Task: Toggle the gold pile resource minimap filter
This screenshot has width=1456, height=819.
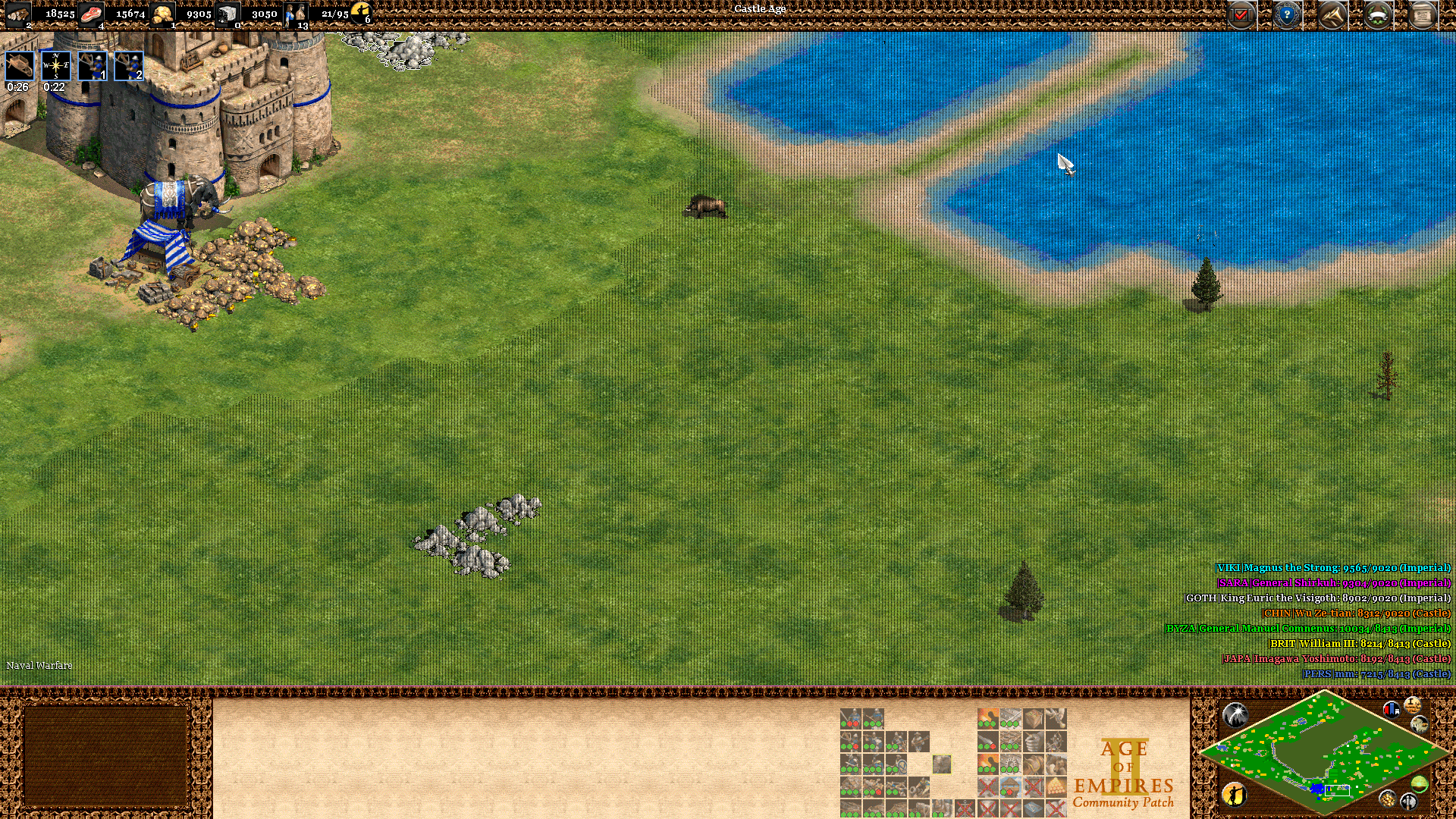Action: pos(1387,799)
